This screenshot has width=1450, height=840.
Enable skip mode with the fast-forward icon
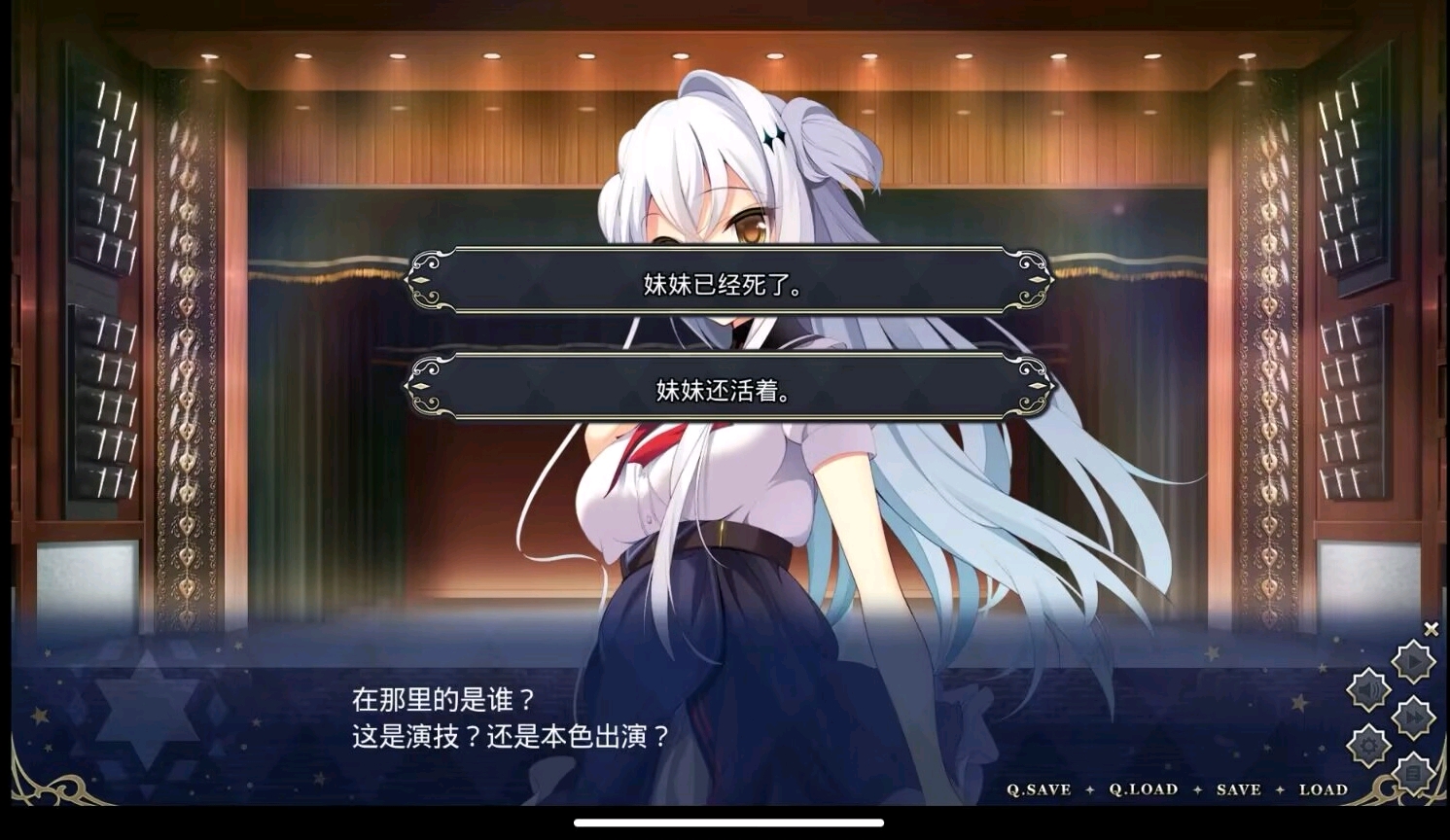(x=1412, y=716)
